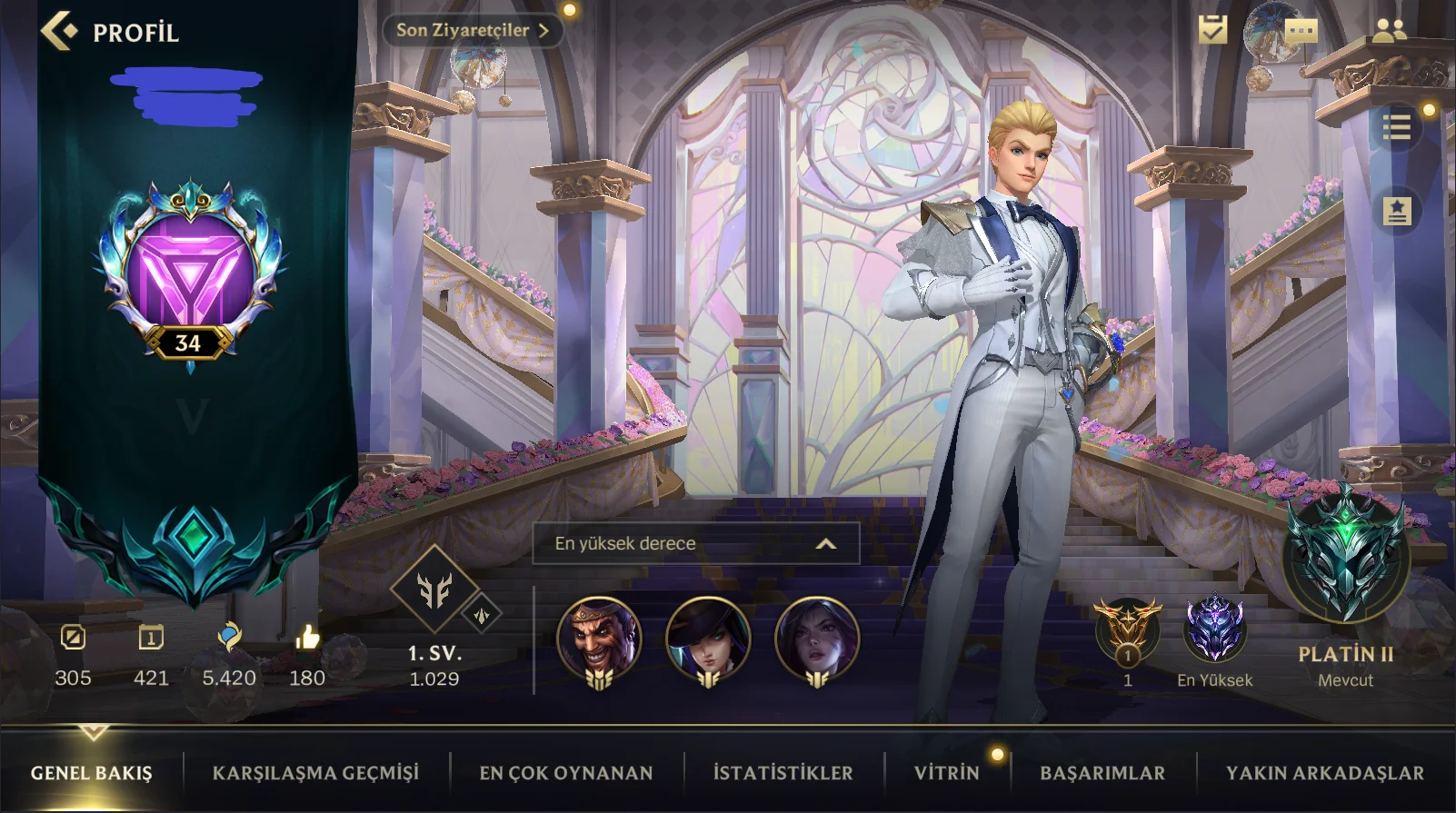Viewport: 1456px width, 813px height.
Task: Show the İstatistikler tab
Action: pos(783,773)
